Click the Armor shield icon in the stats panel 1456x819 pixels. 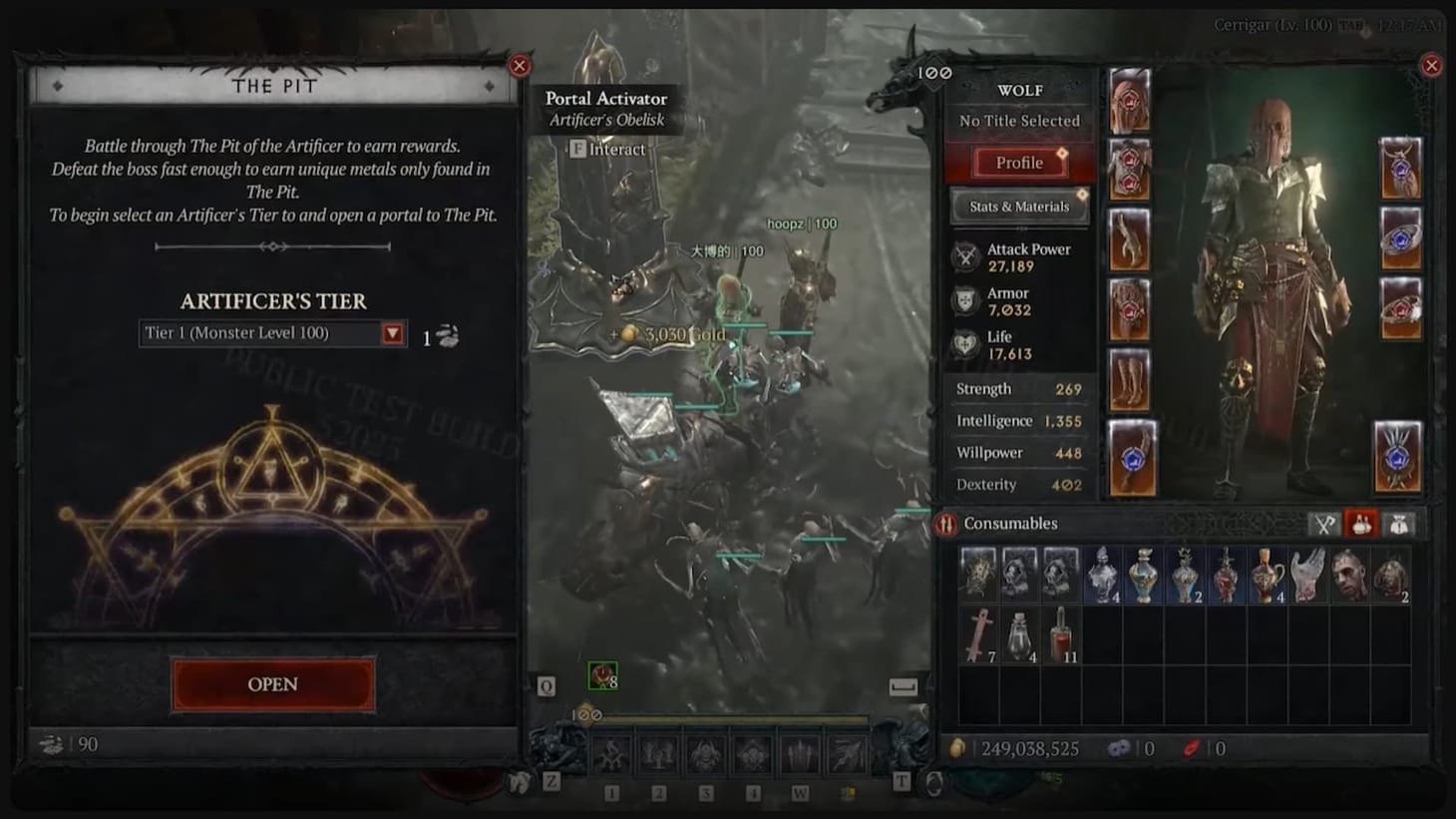point(963,300)
